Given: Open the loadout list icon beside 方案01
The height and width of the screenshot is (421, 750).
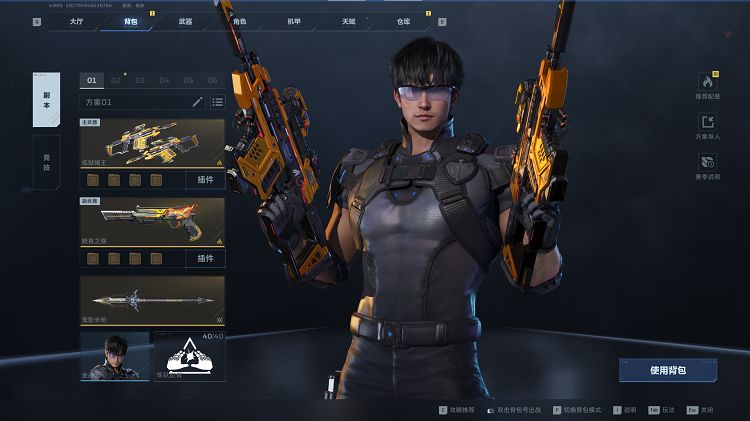Looking at the screenshot, I should (x=217, y=102).
